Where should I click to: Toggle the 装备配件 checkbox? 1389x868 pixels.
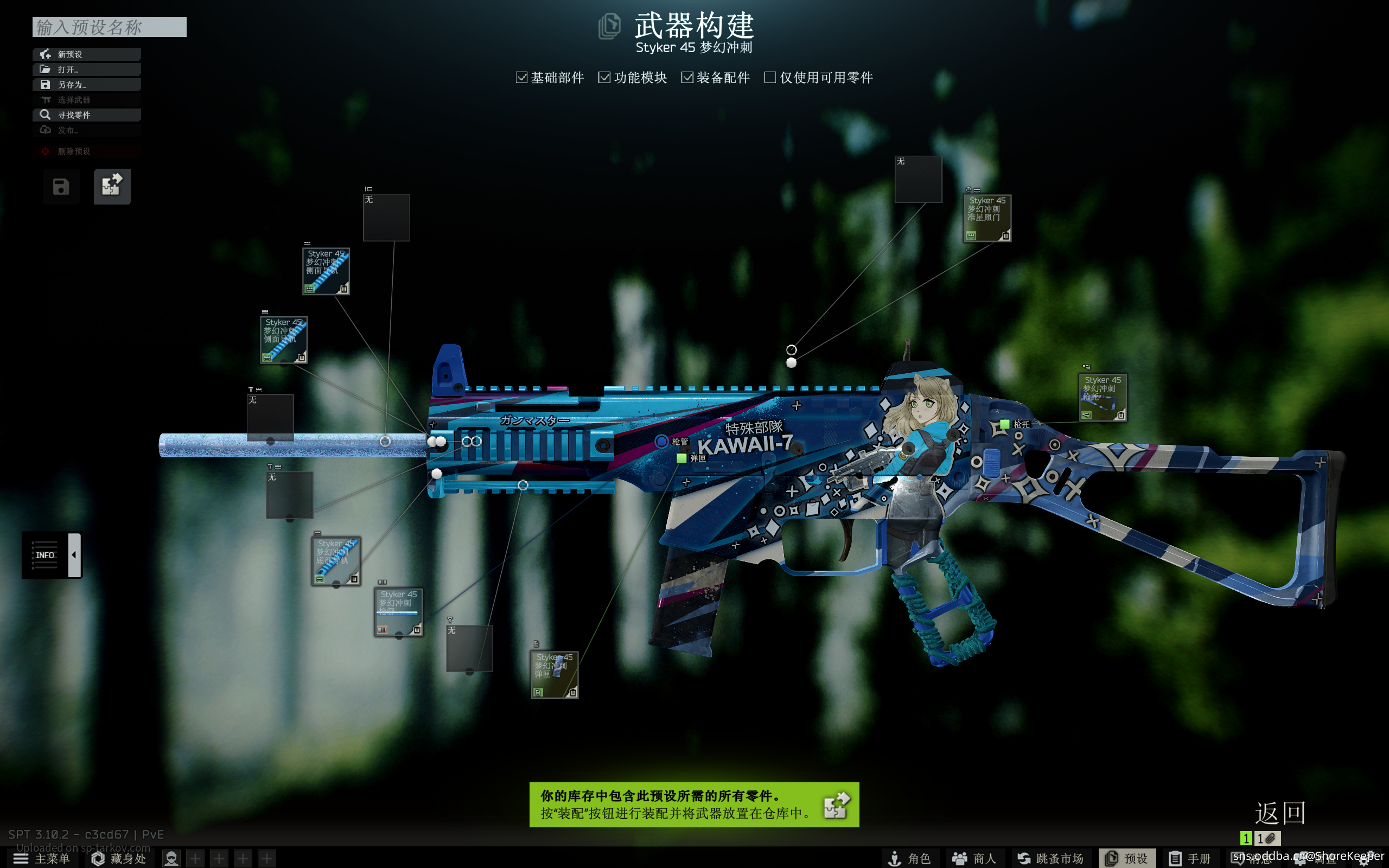pos(687,78)
